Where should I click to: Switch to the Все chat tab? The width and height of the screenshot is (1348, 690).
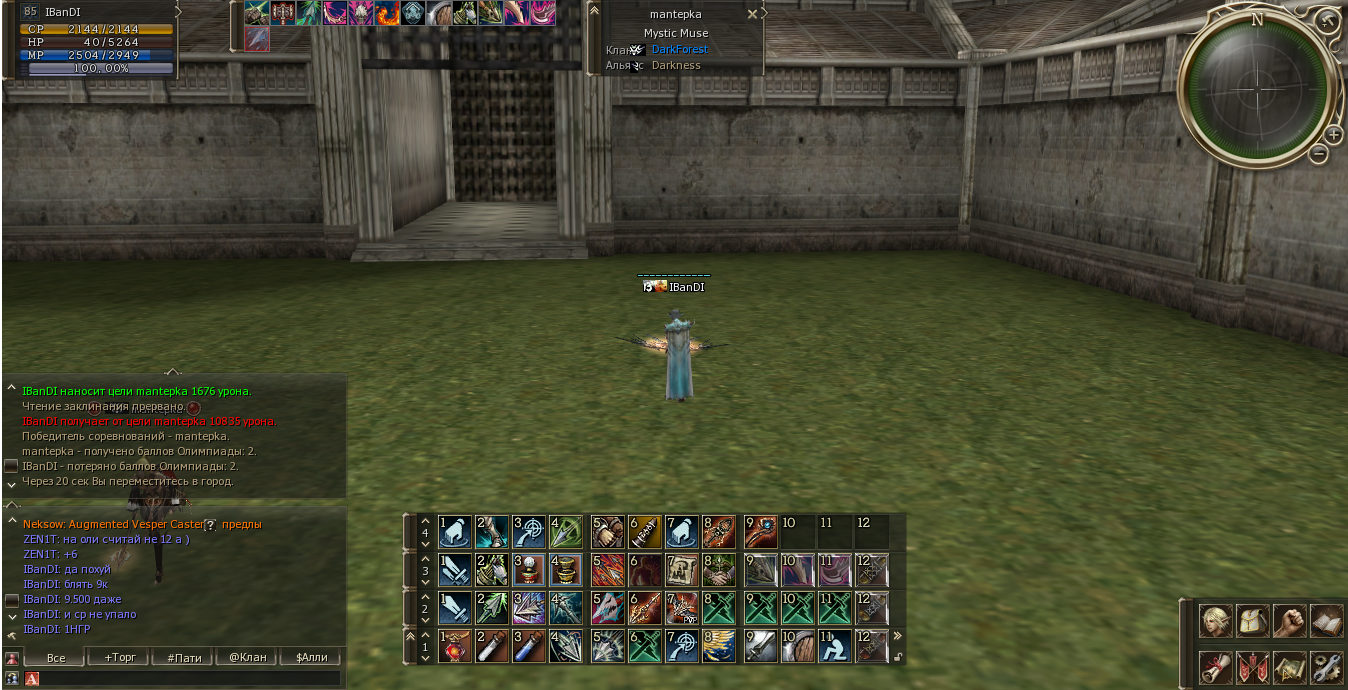click(x=56, y=657)
